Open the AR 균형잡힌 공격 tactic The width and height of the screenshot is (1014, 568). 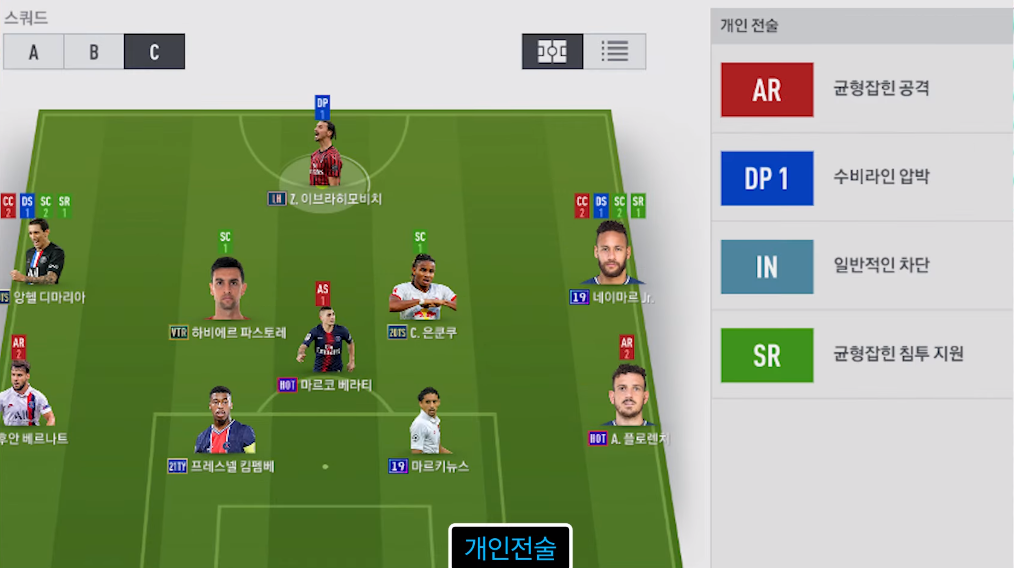click(x=862, y=89)
